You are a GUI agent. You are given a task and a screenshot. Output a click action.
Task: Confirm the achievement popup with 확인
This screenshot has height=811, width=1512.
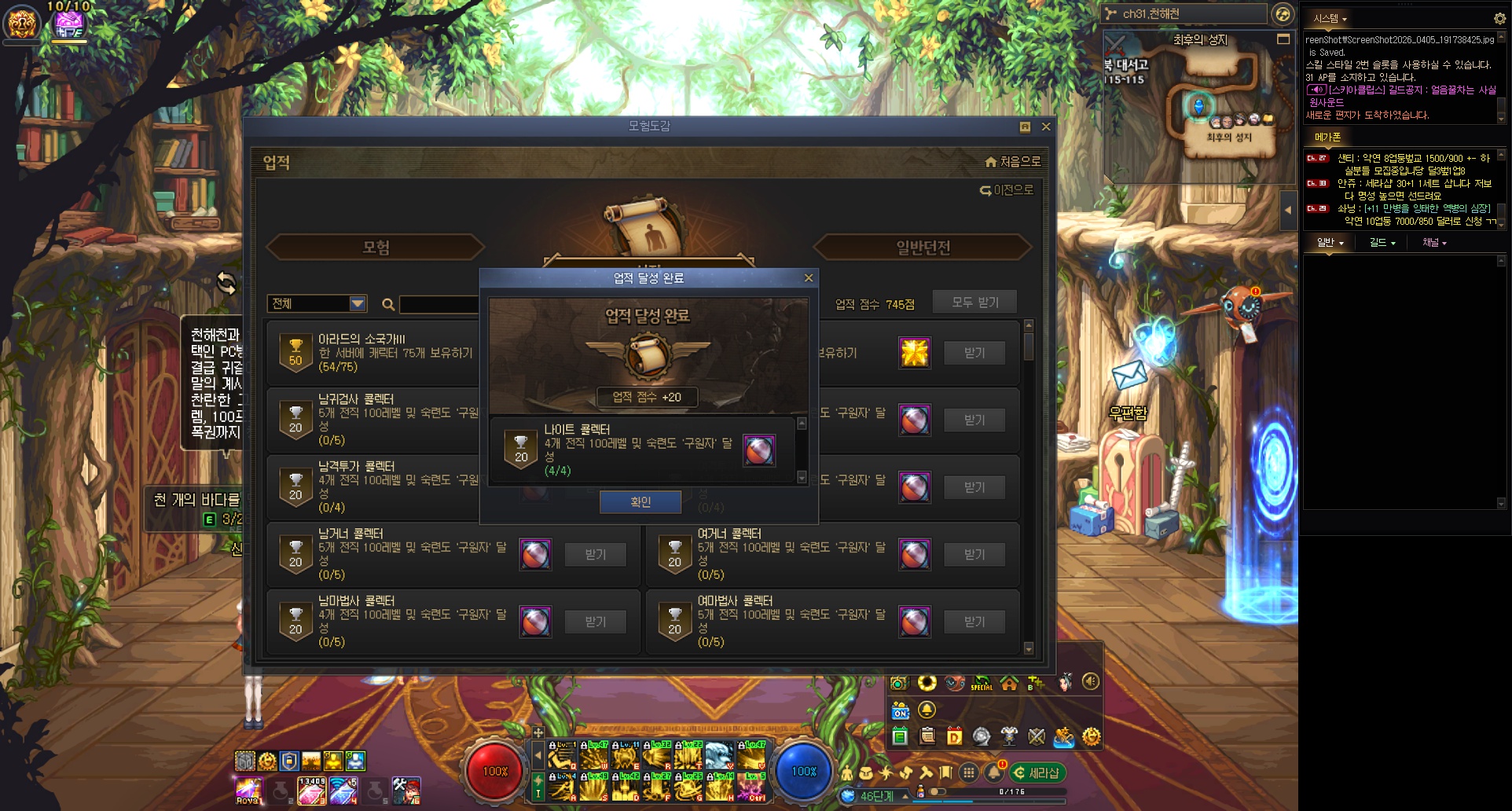[x=640, y=502]
